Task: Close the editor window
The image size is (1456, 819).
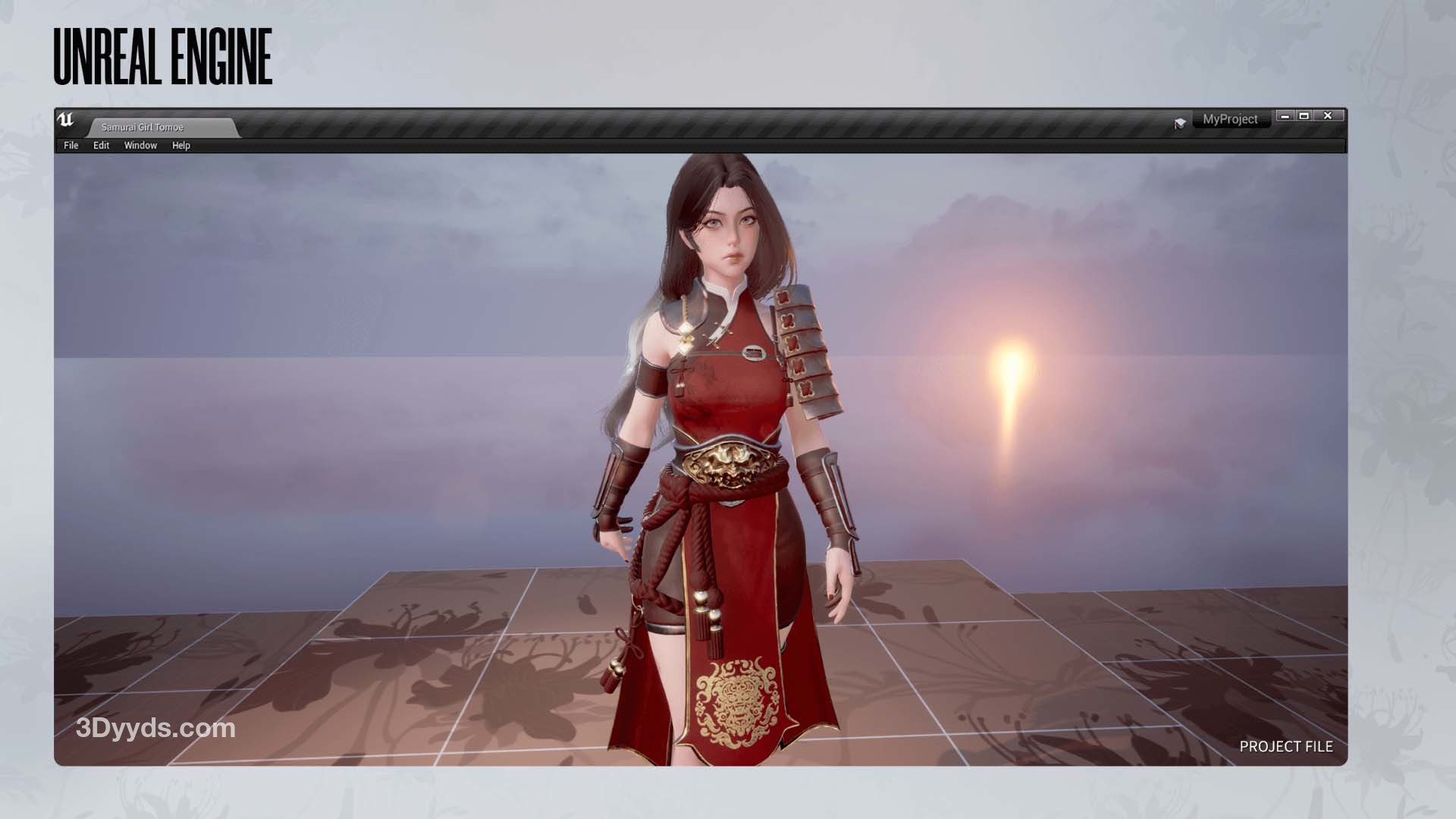Action: click(1328, 116)
